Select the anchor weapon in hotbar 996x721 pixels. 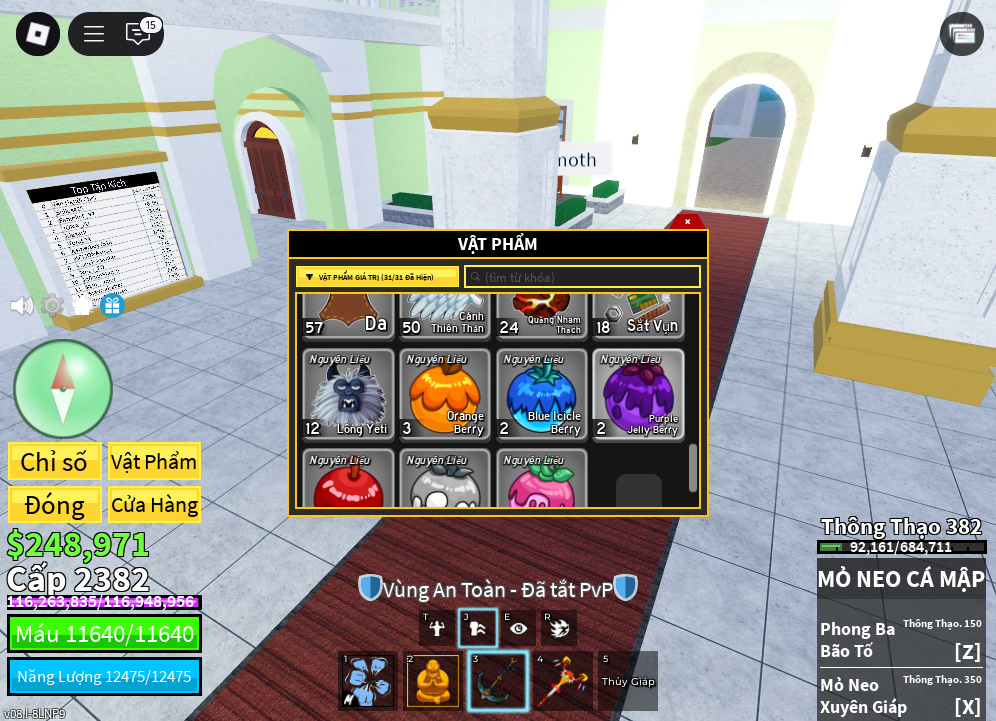pyautogui.click(x=498, y=681)
